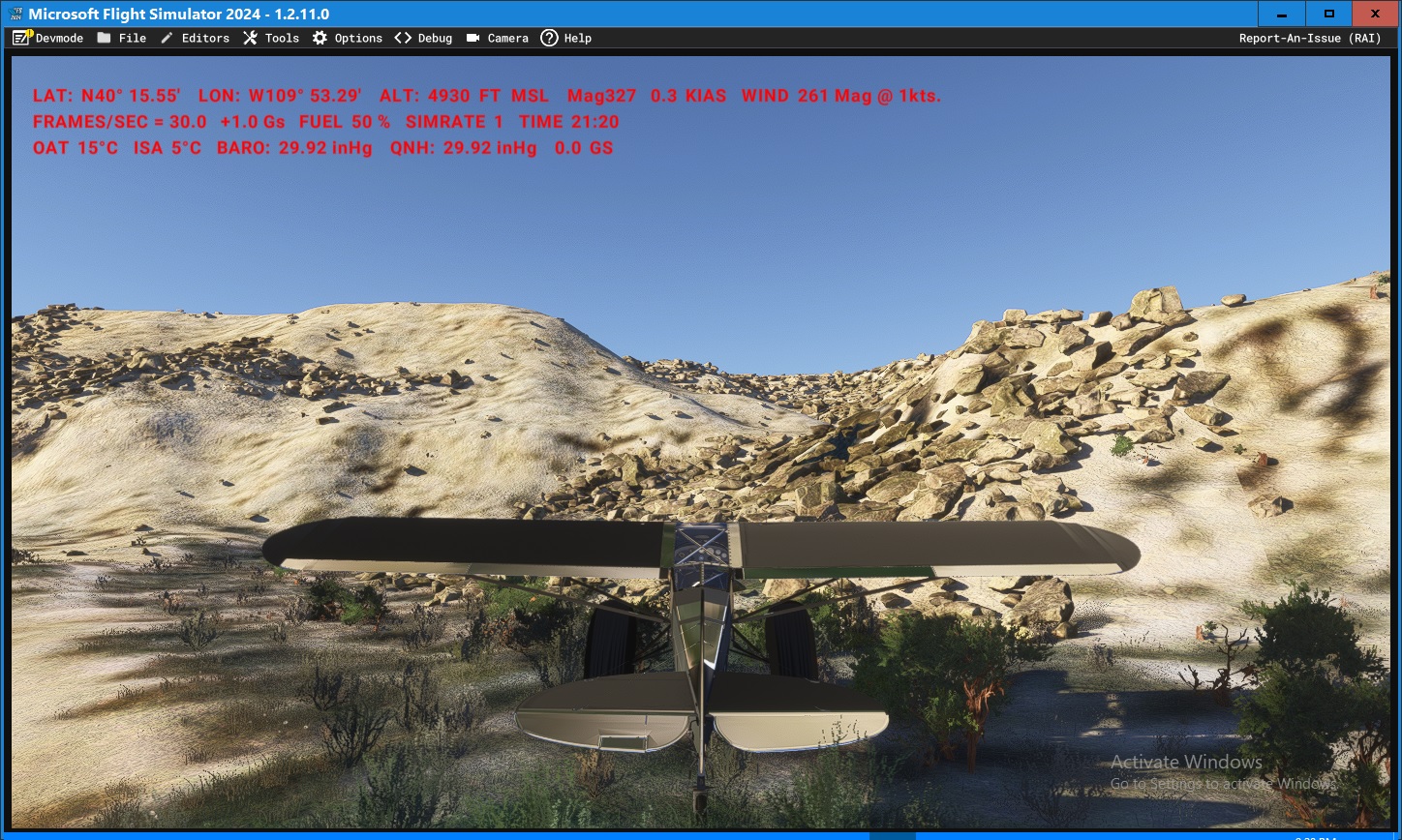This screenshot has height=840, width=1402.
Task: Click the Help menu label
Action: [x=578, y=38]
